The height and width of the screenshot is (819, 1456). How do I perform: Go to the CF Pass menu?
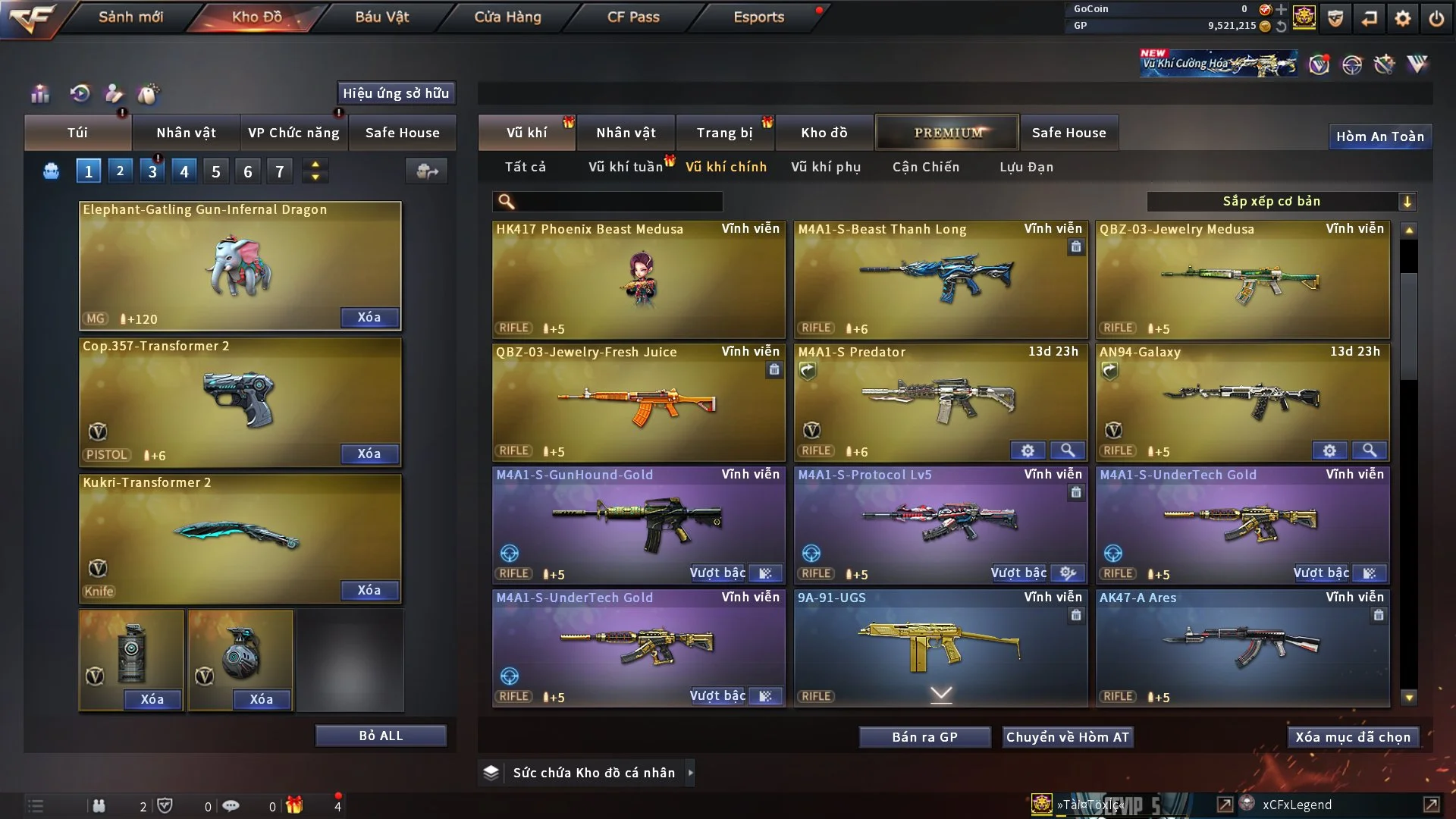click(x=633, y=17)
